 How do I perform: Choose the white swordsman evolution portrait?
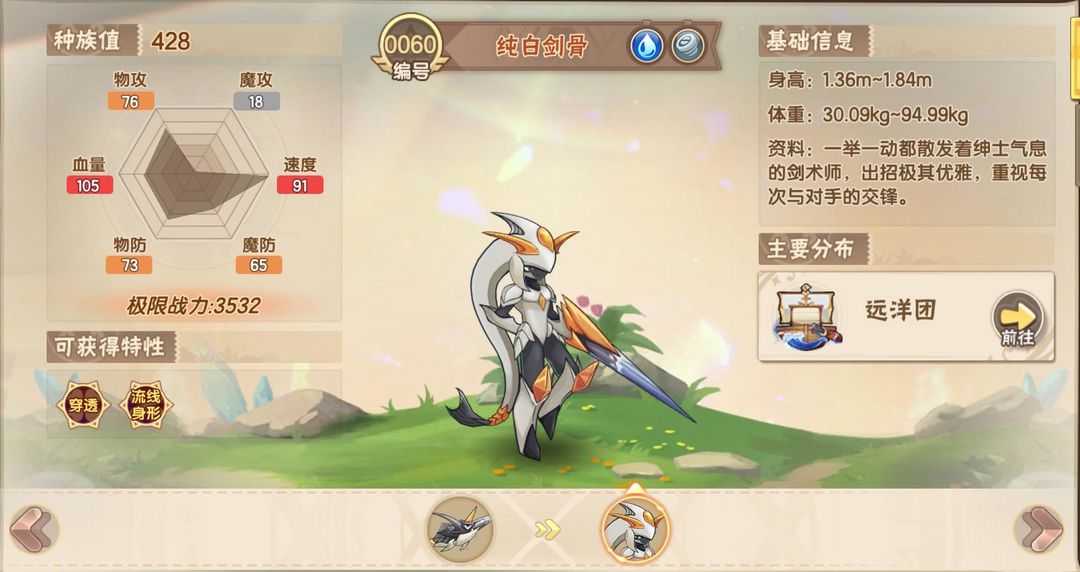635,527
